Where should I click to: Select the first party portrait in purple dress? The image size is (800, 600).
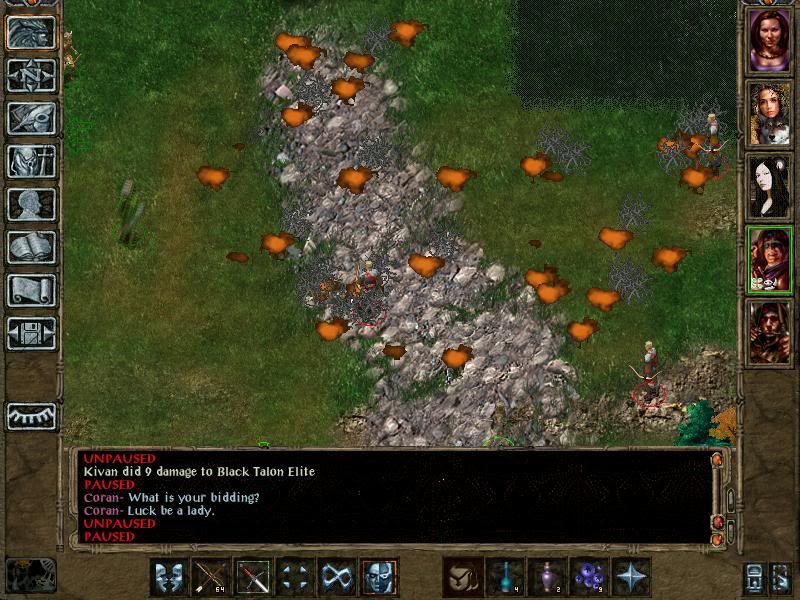(x=770, y=40)
